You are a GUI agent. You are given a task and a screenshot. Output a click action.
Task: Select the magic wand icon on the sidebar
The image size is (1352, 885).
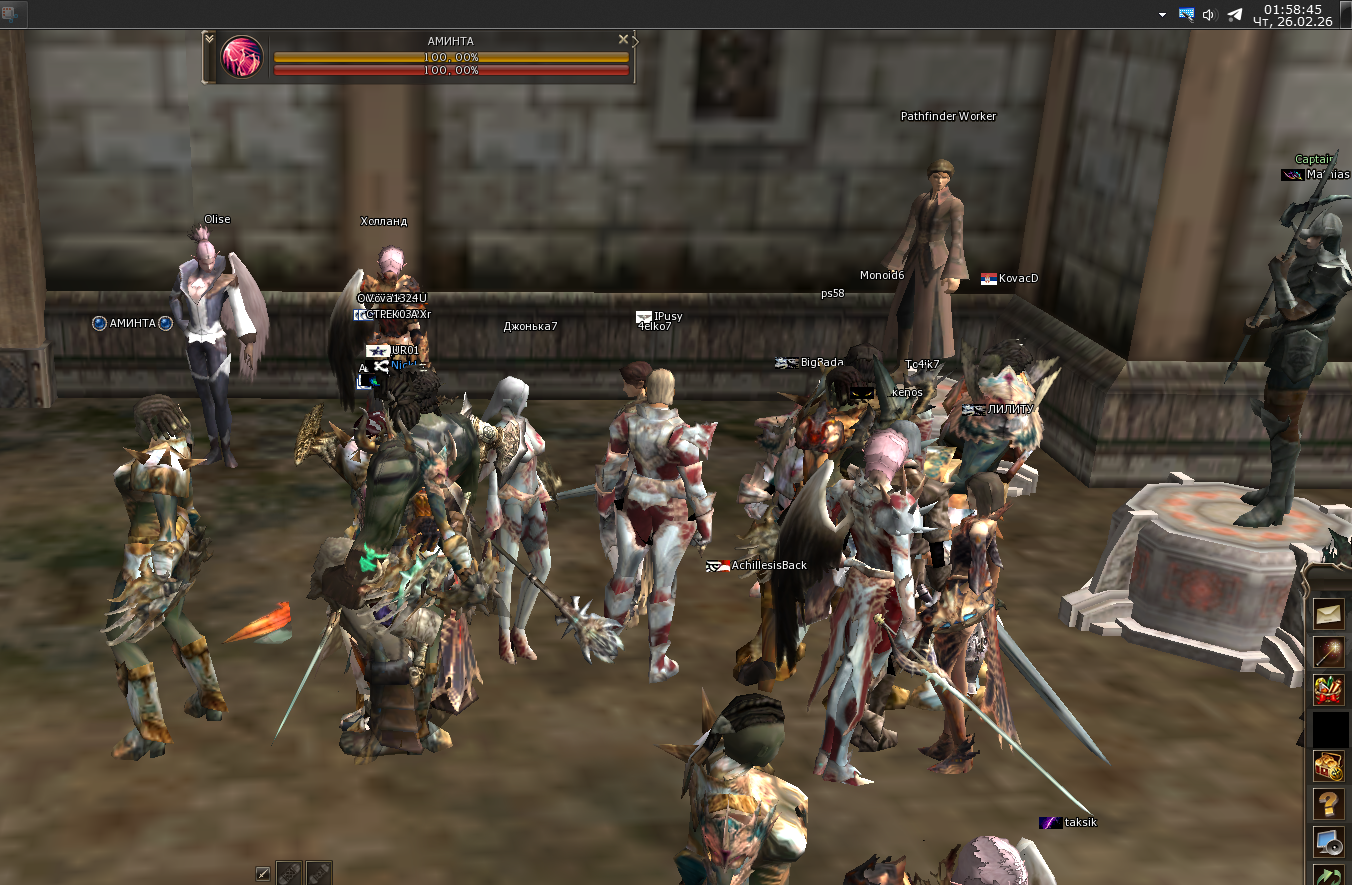tap(1329, 651)
